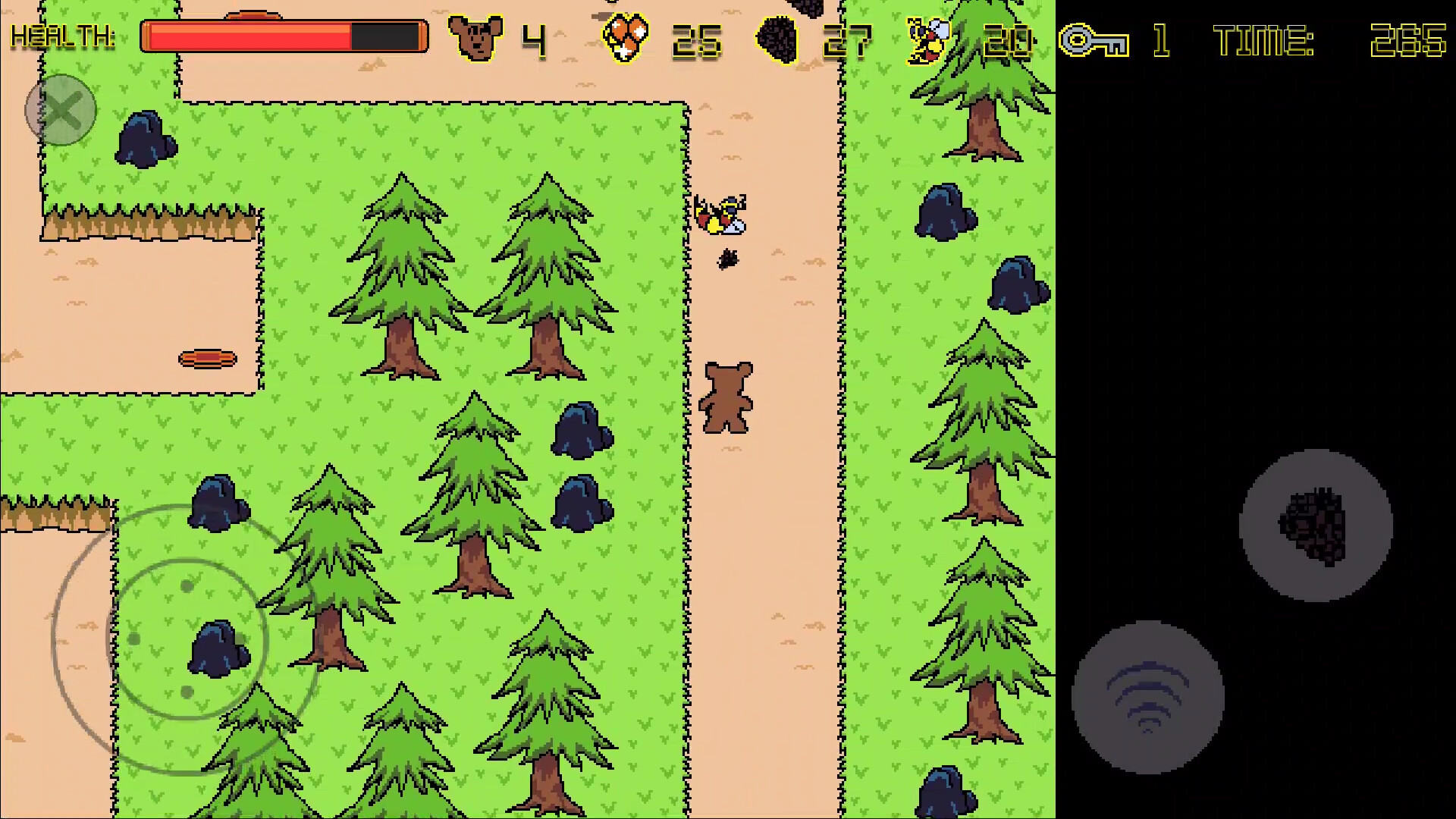Screen dimensions: 1456x819
Task: Select the honeycomb counter icon
Action: (623, 36)
